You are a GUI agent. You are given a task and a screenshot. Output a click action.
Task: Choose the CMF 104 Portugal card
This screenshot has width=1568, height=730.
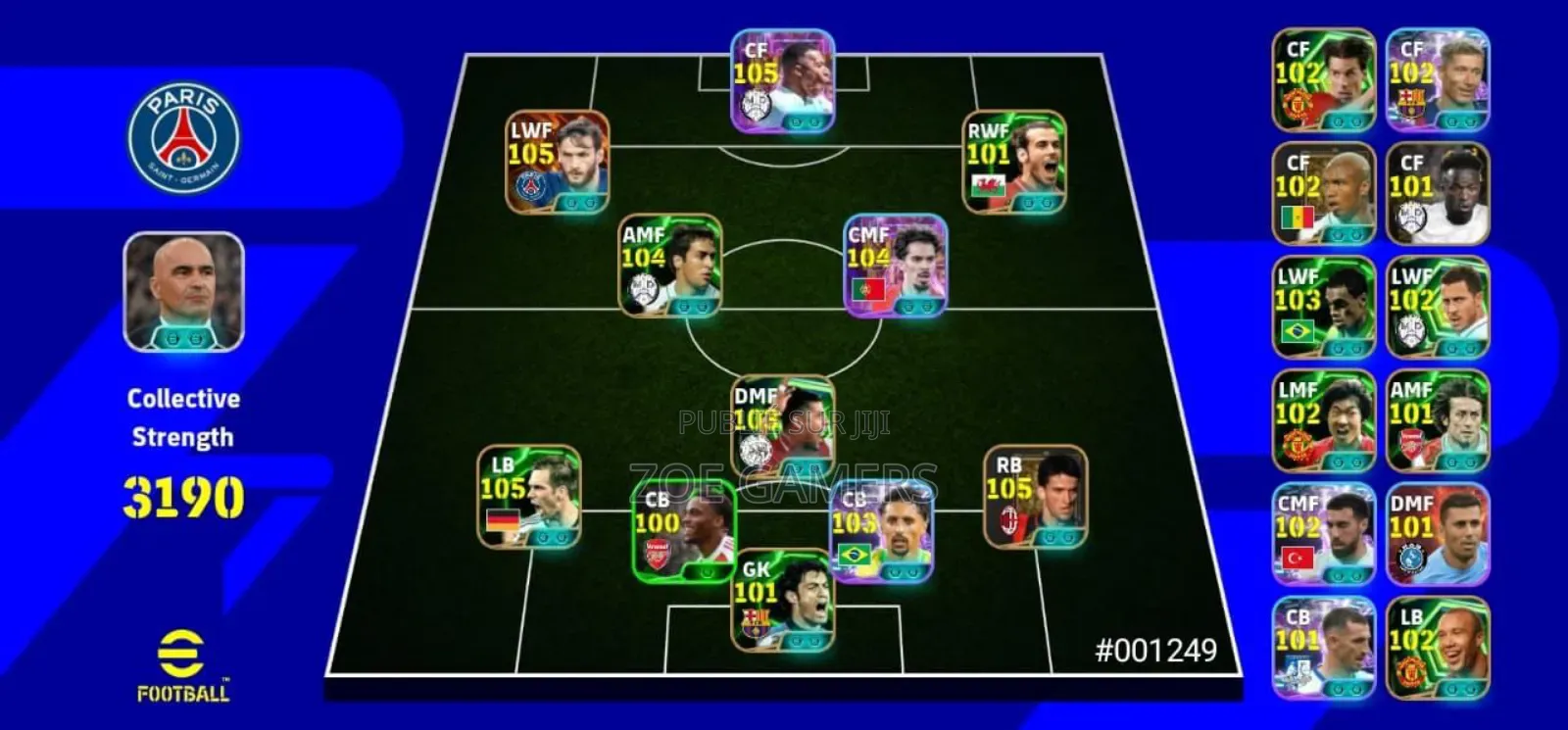[895, 266]
